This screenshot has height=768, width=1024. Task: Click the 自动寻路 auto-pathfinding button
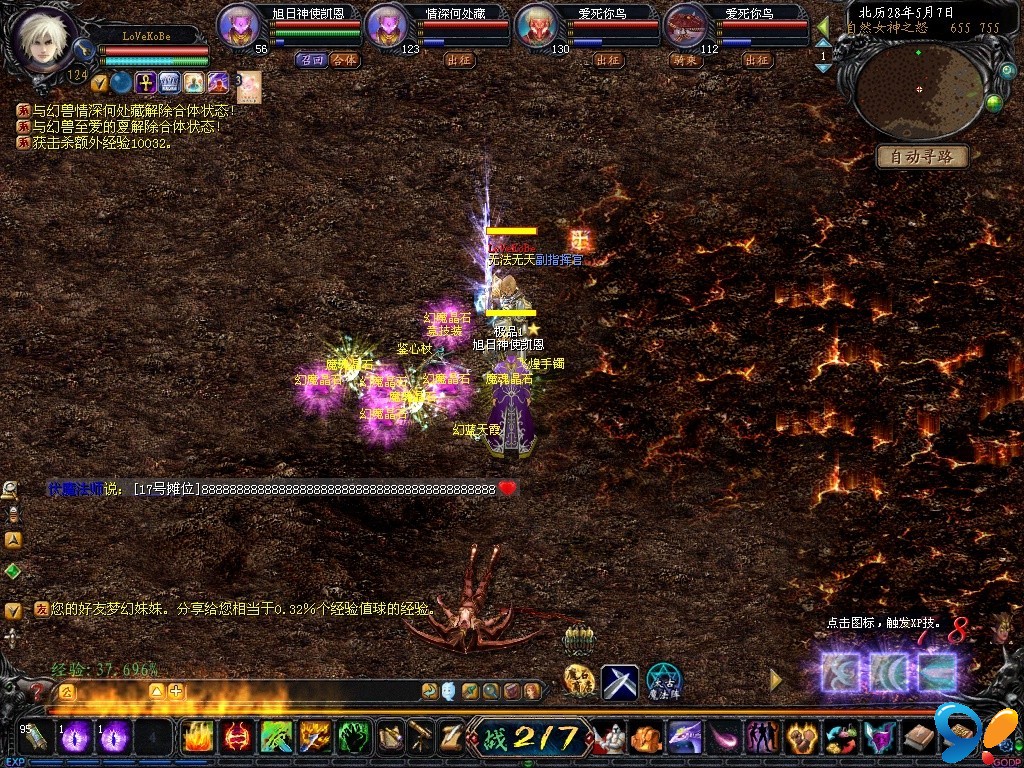[922, 156]
